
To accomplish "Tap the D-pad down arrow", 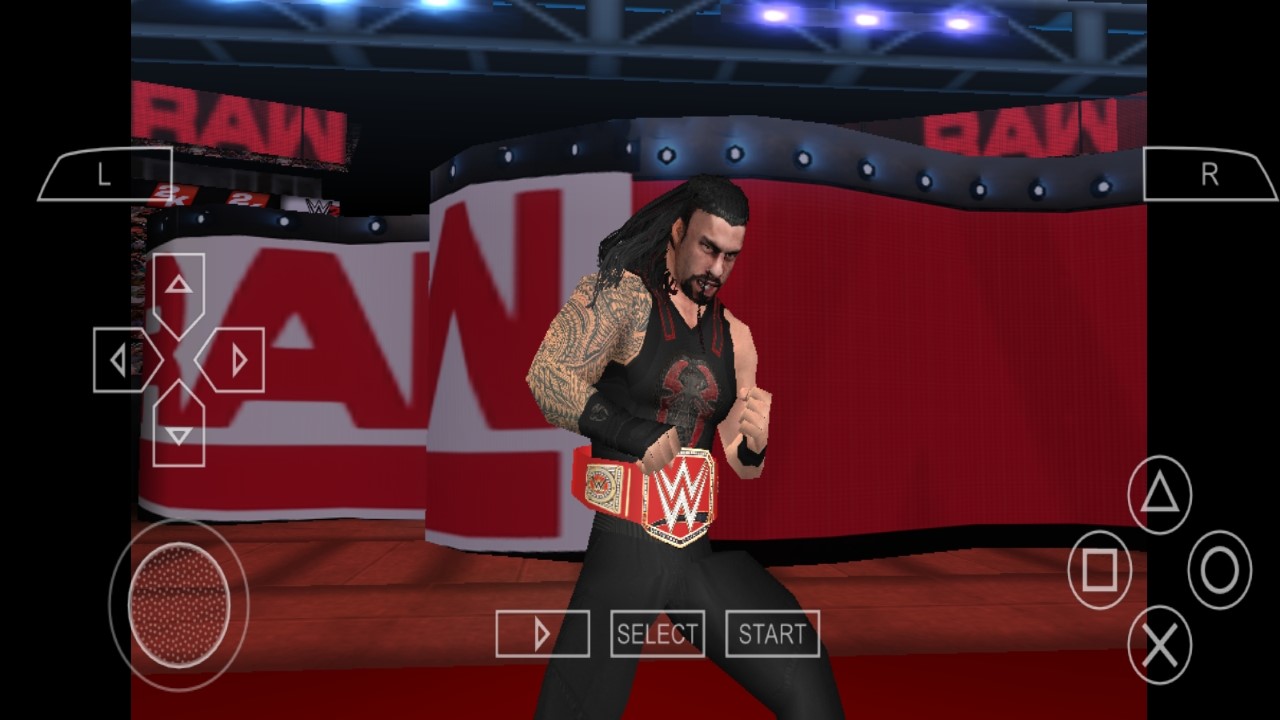I will (179, 430).
